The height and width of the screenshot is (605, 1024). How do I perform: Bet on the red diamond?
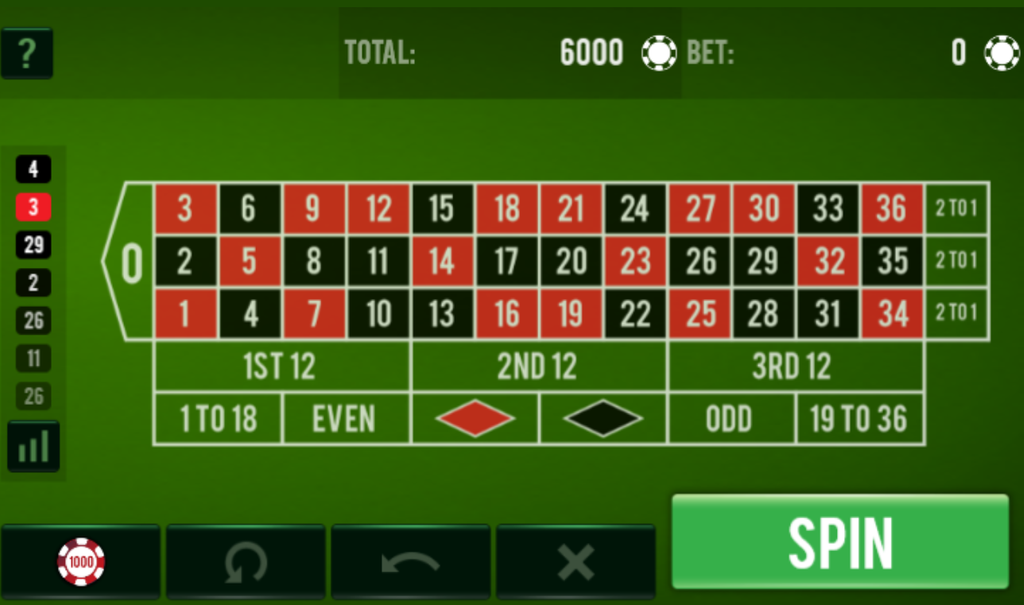coord(474,419)
